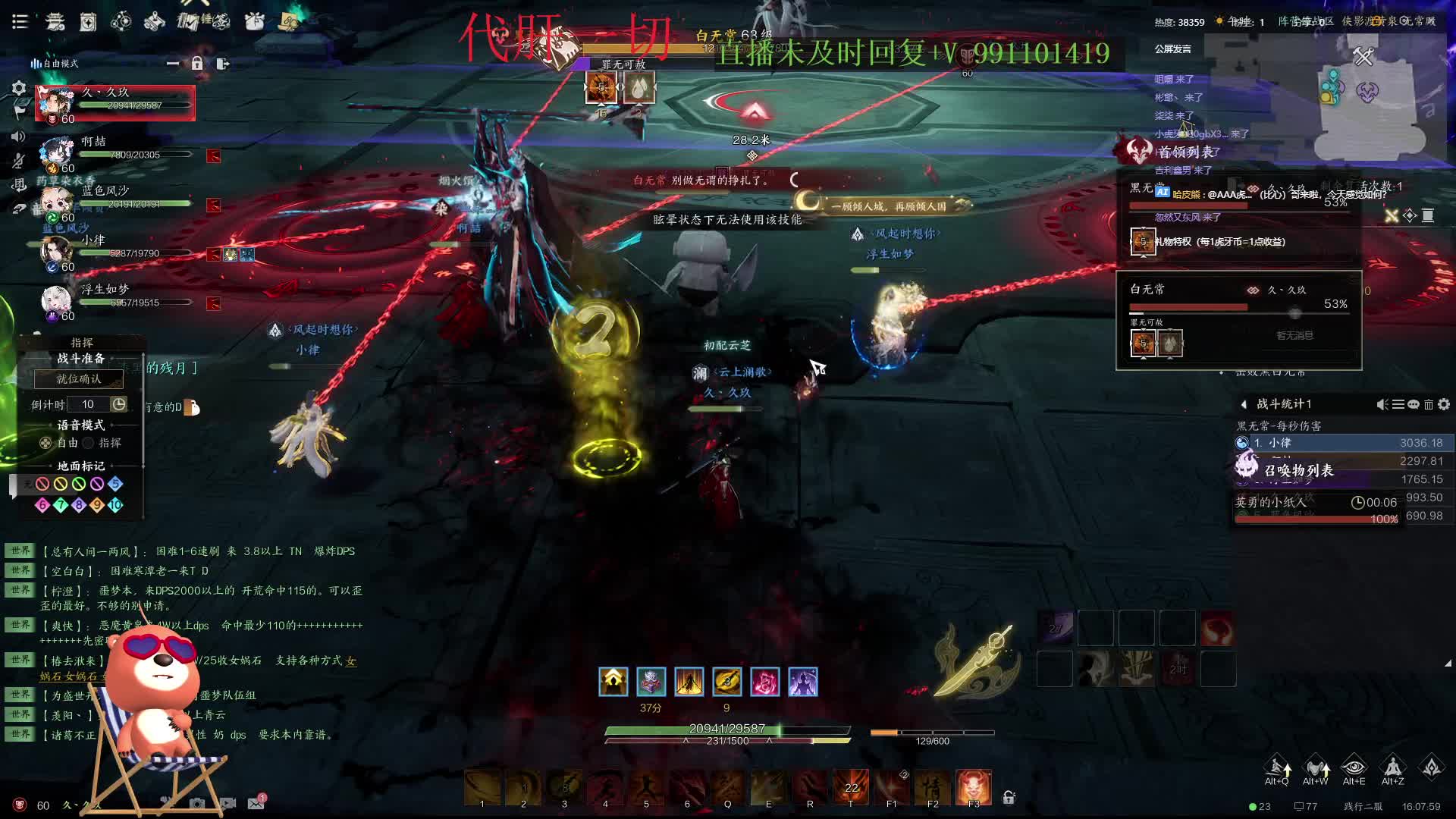Open the mail envelope icon

(x=256, y=803)
